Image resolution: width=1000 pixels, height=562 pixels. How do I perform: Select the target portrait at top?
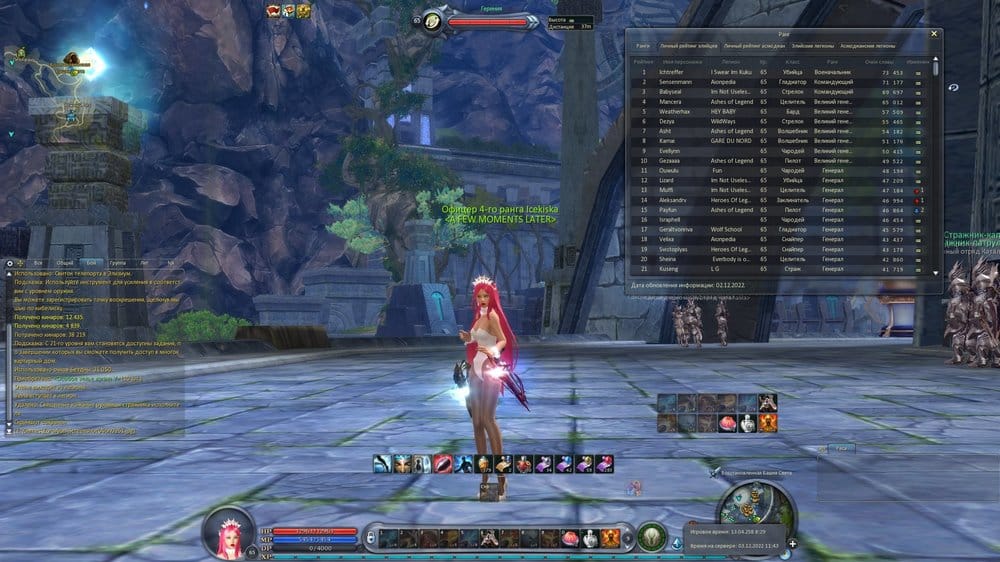tap(433, 21)
